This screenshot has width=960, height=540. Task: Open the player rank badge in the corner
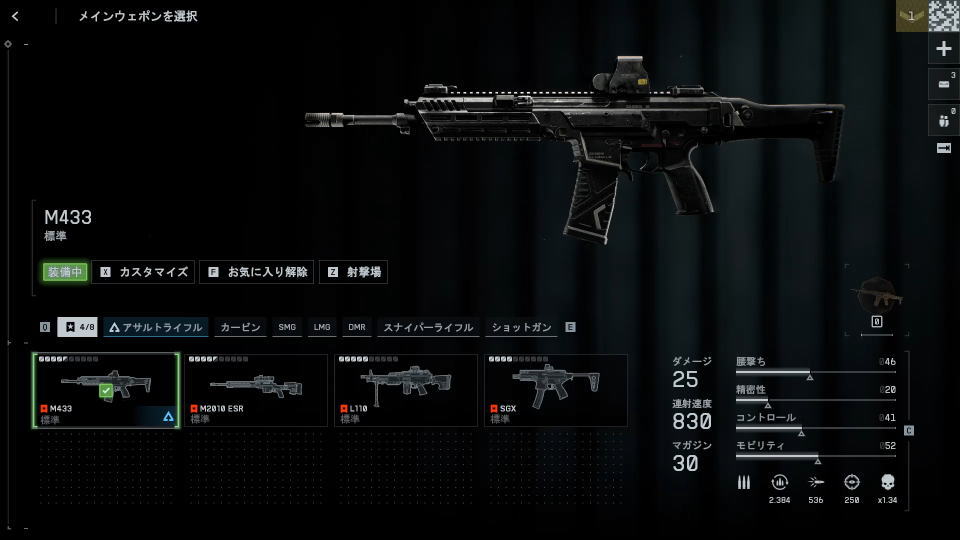(910, 16)
